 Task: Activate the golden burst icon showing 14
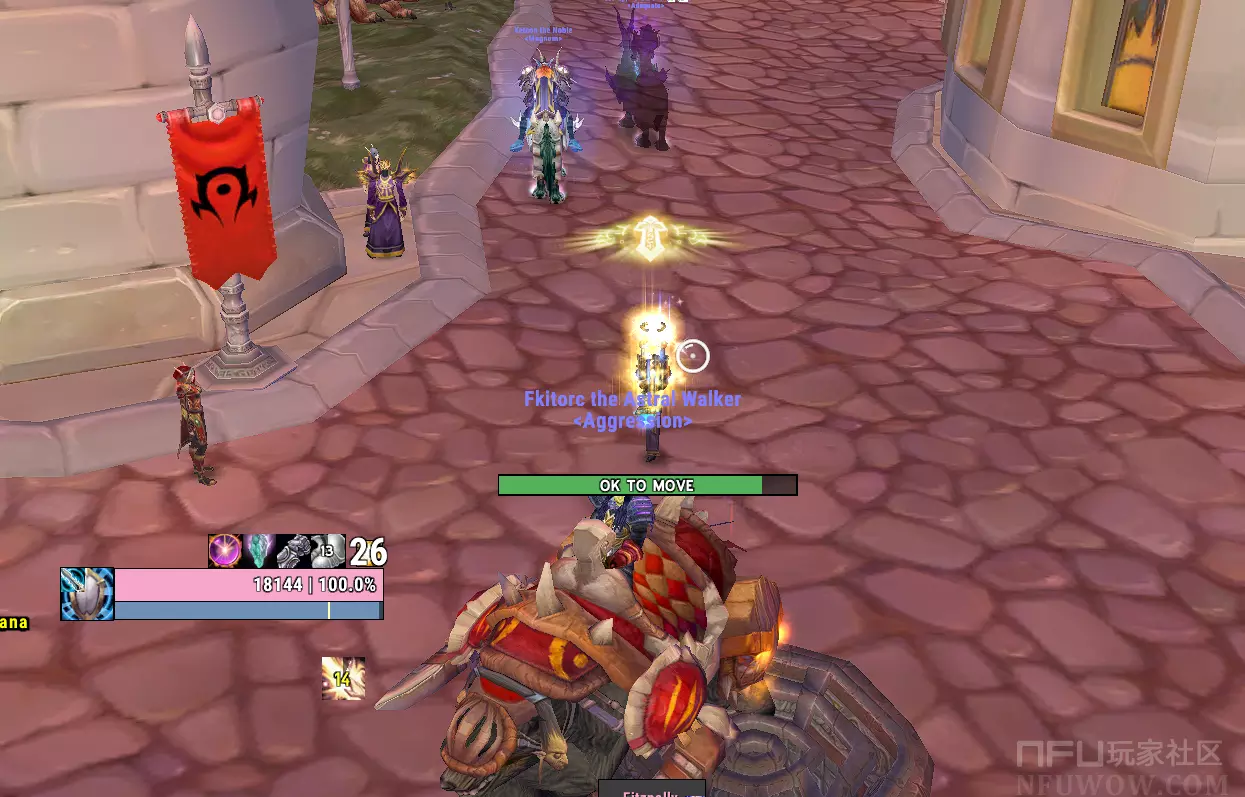(x=342, y=678)
